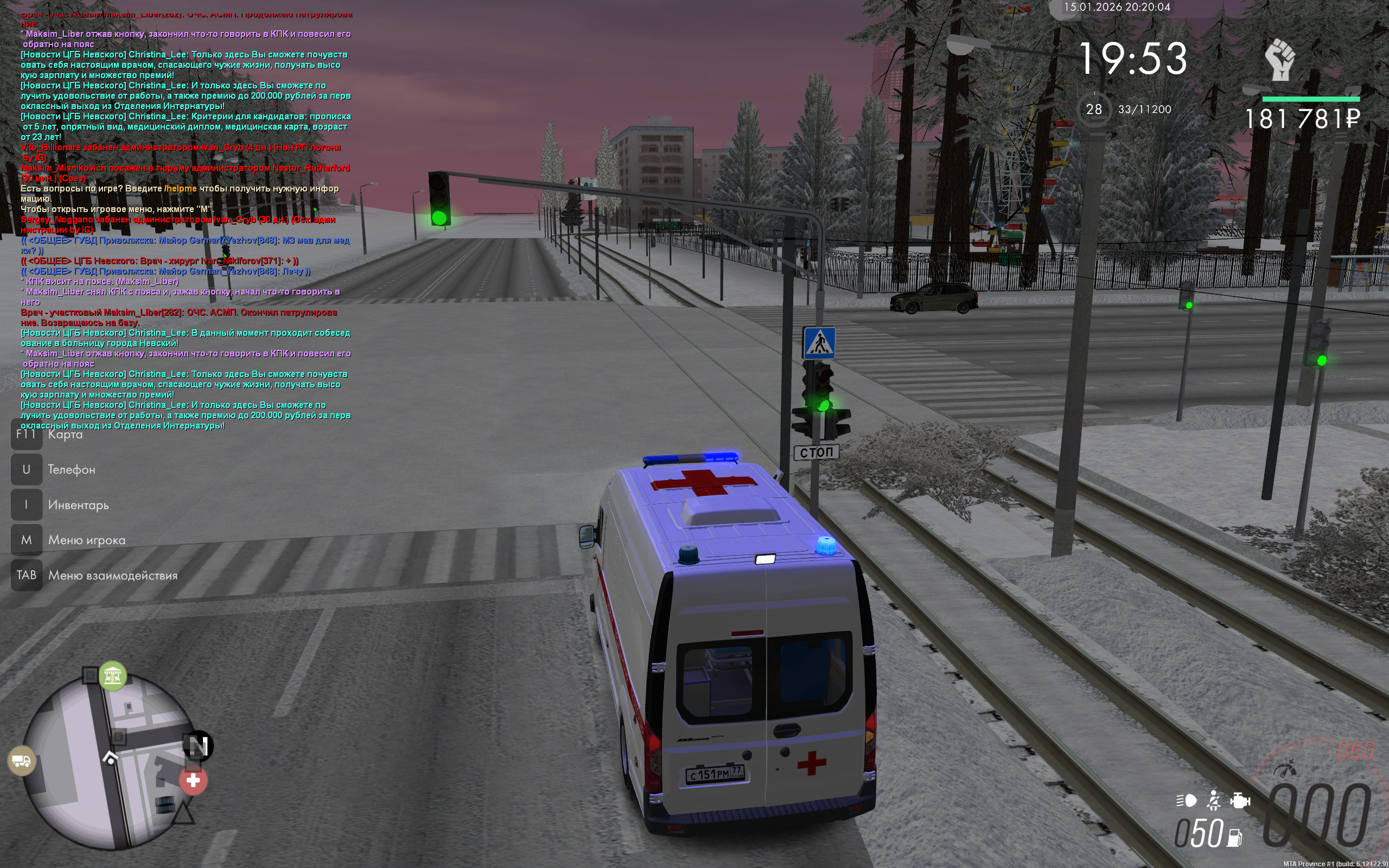Image resolution: width=1389 pixels, height=868 pixels.
Task: Click the fist weapon icon
Action: [1280, 60]
